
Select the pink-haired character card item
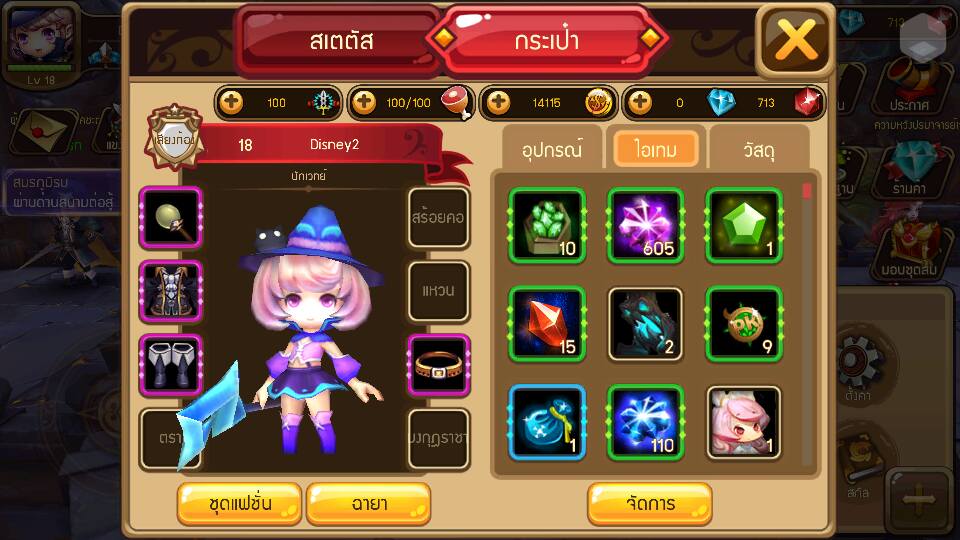[744, 422]
